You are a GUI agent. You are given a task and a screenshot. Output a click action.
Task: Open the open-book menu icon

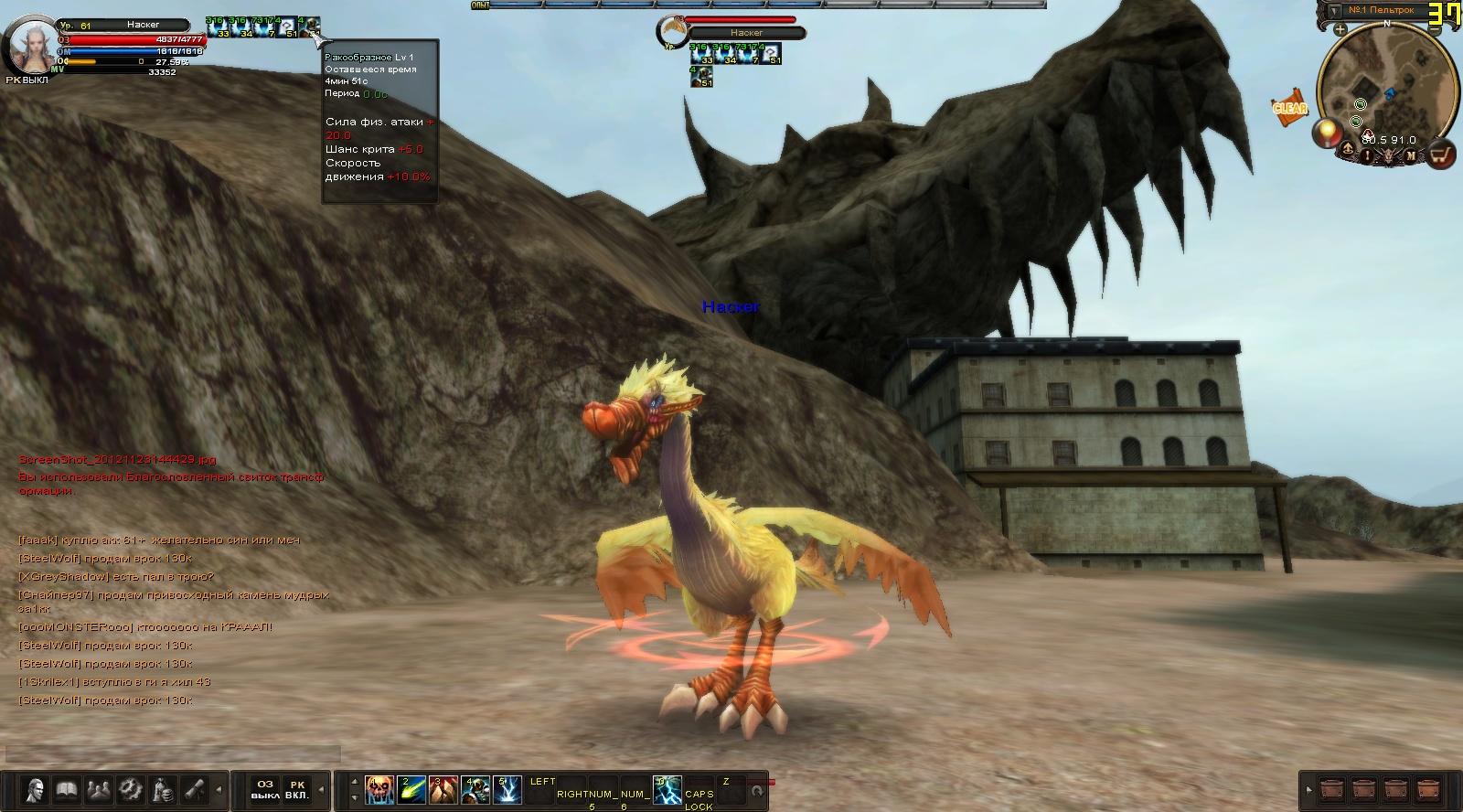(66, 788)
